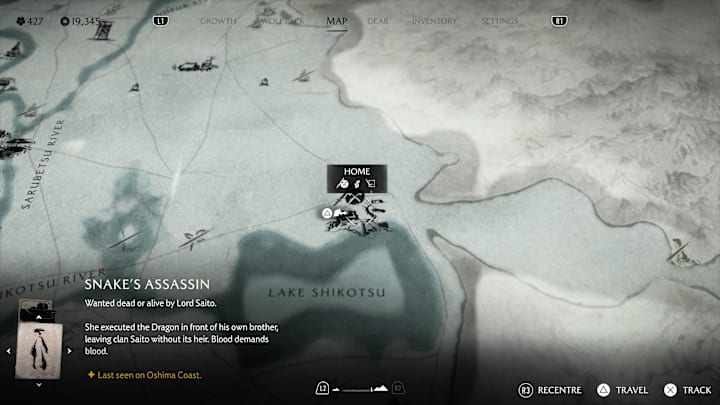Open the Wolf Pack tab
The height and width of the screenshot is (405, 720).
pyautogui.click(x=281, y=20)
